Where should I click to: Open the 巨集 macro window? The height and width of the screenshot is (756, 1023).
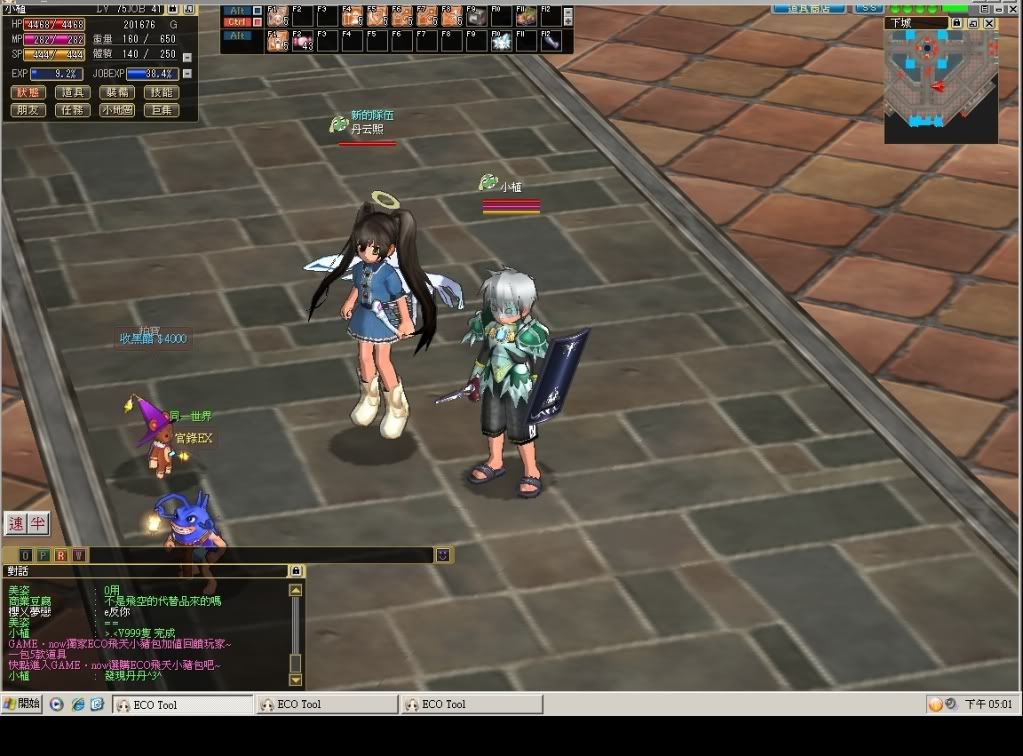coord(161,110)
